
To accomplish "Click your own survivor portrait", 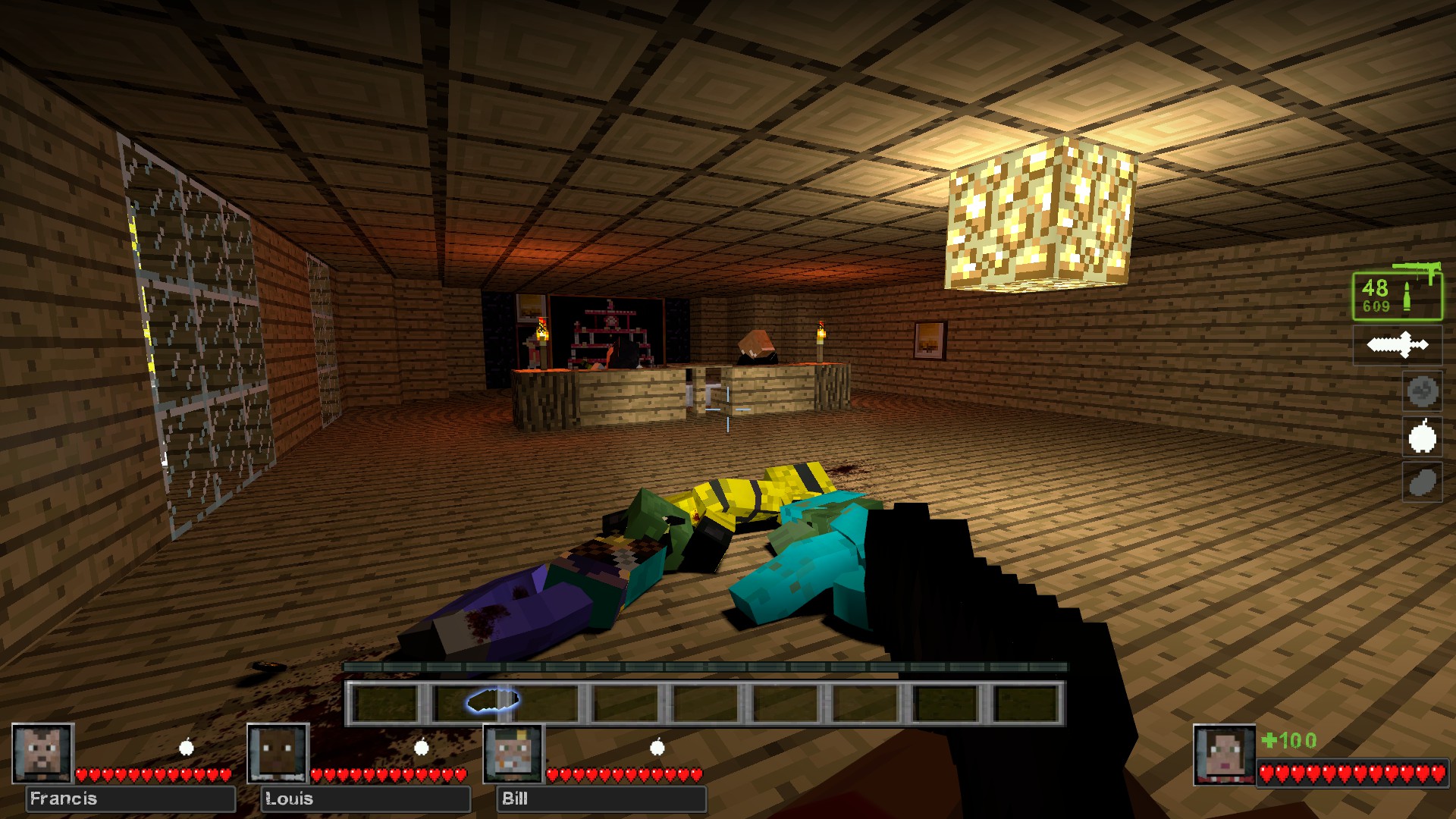I will point(1223,755).
